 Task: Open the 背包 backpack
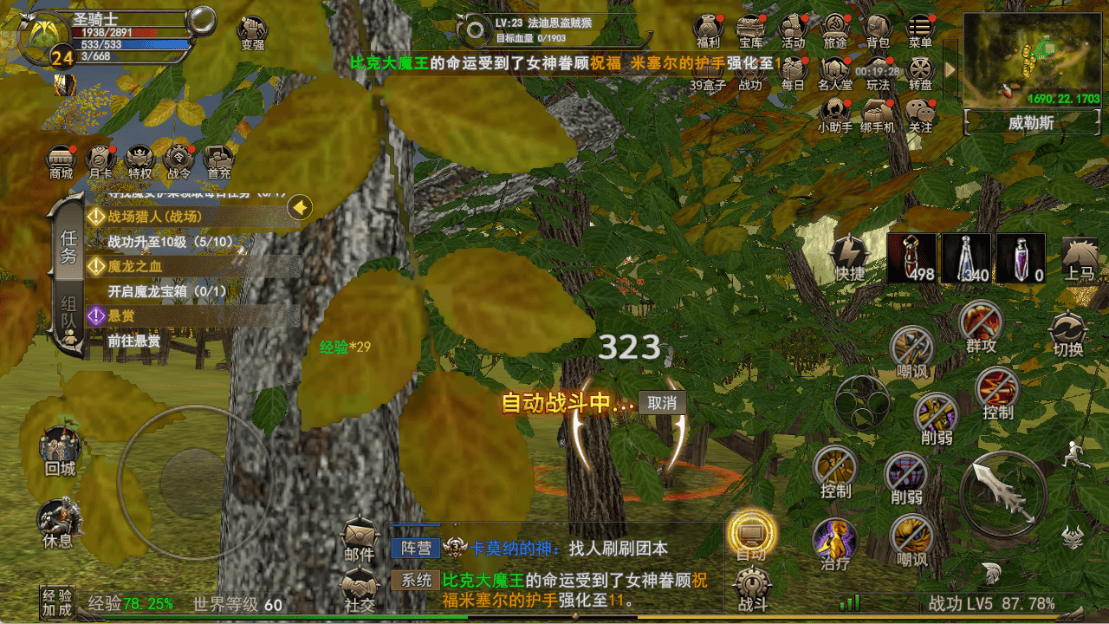coord(878,30)
